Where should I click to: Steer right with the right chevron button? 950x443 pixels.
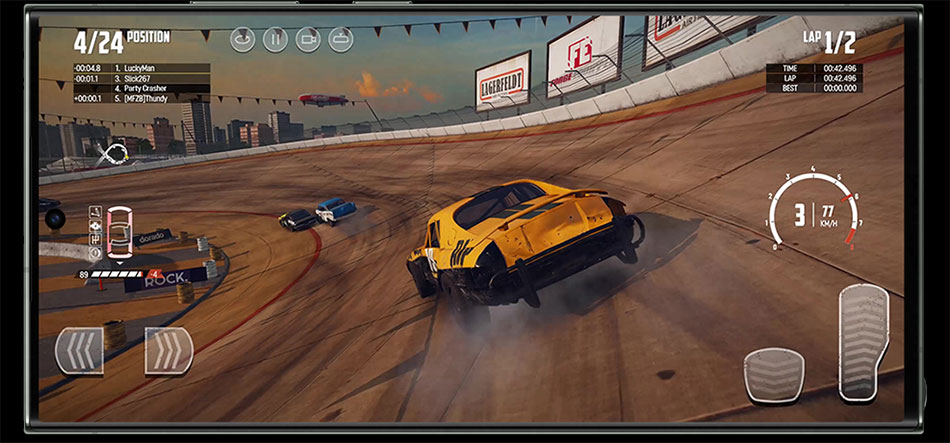click(168, 351)
